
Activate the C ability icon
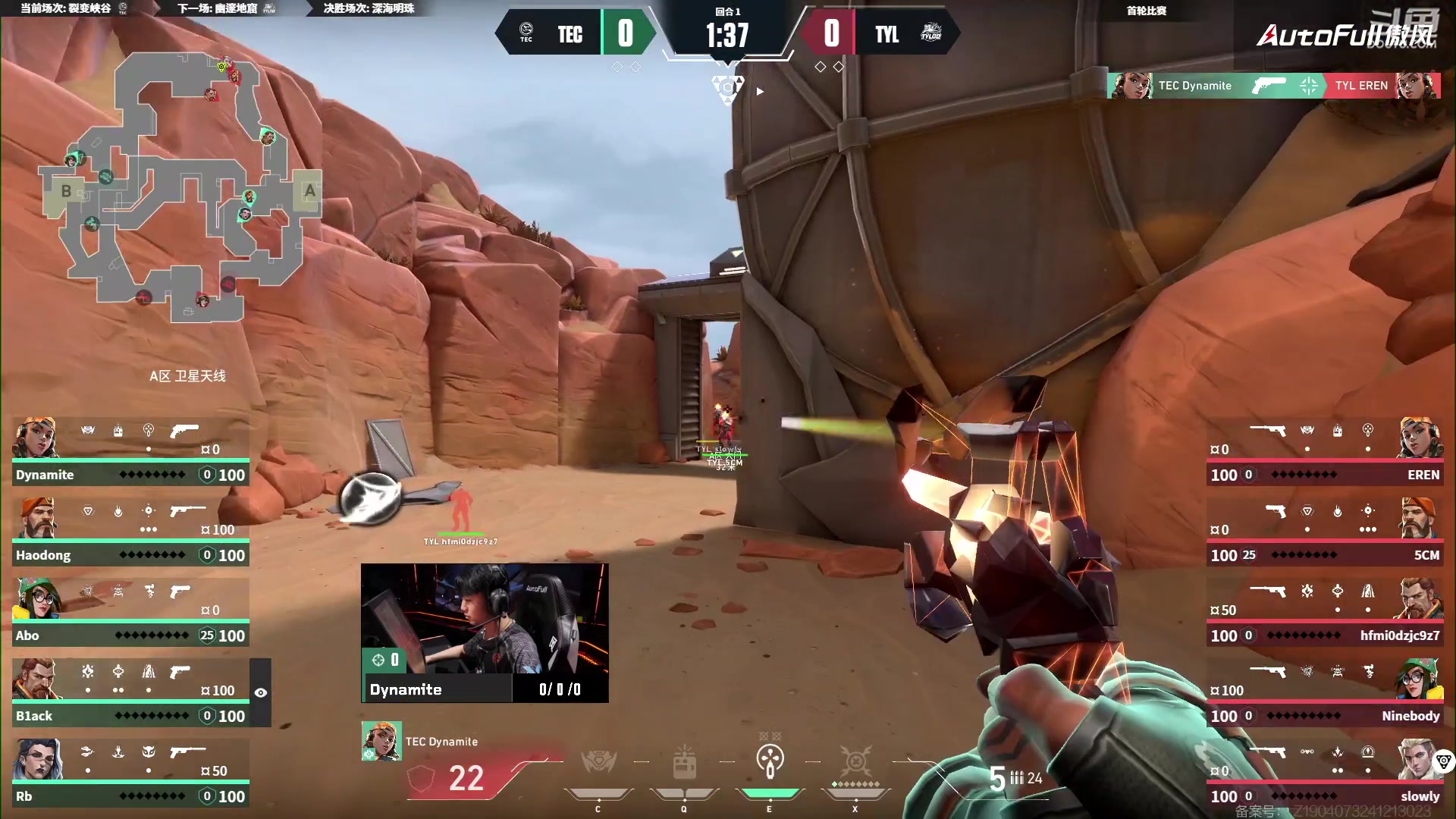tap(598, 764)
